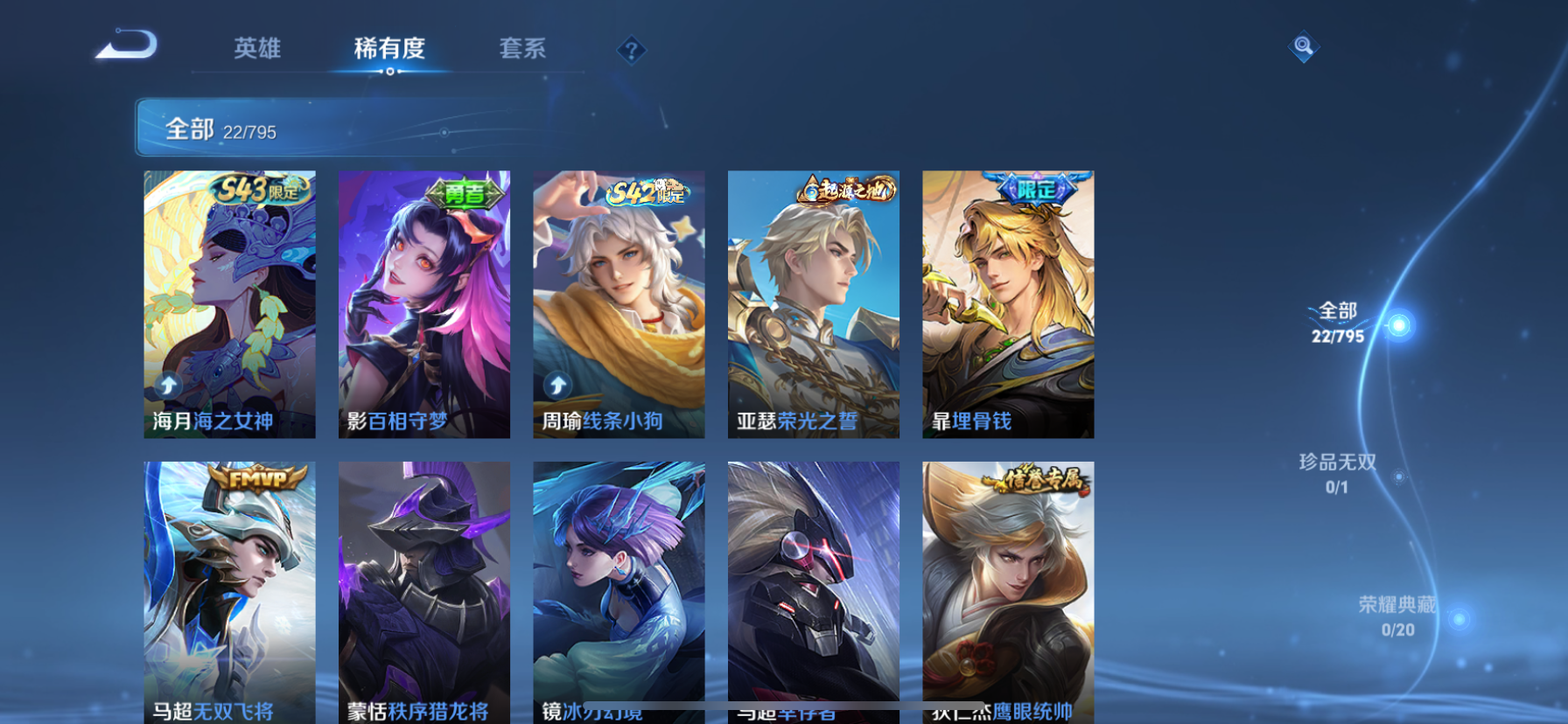Click the 起源之池 badge on 亚瑟's card

[x=843, y=190]
